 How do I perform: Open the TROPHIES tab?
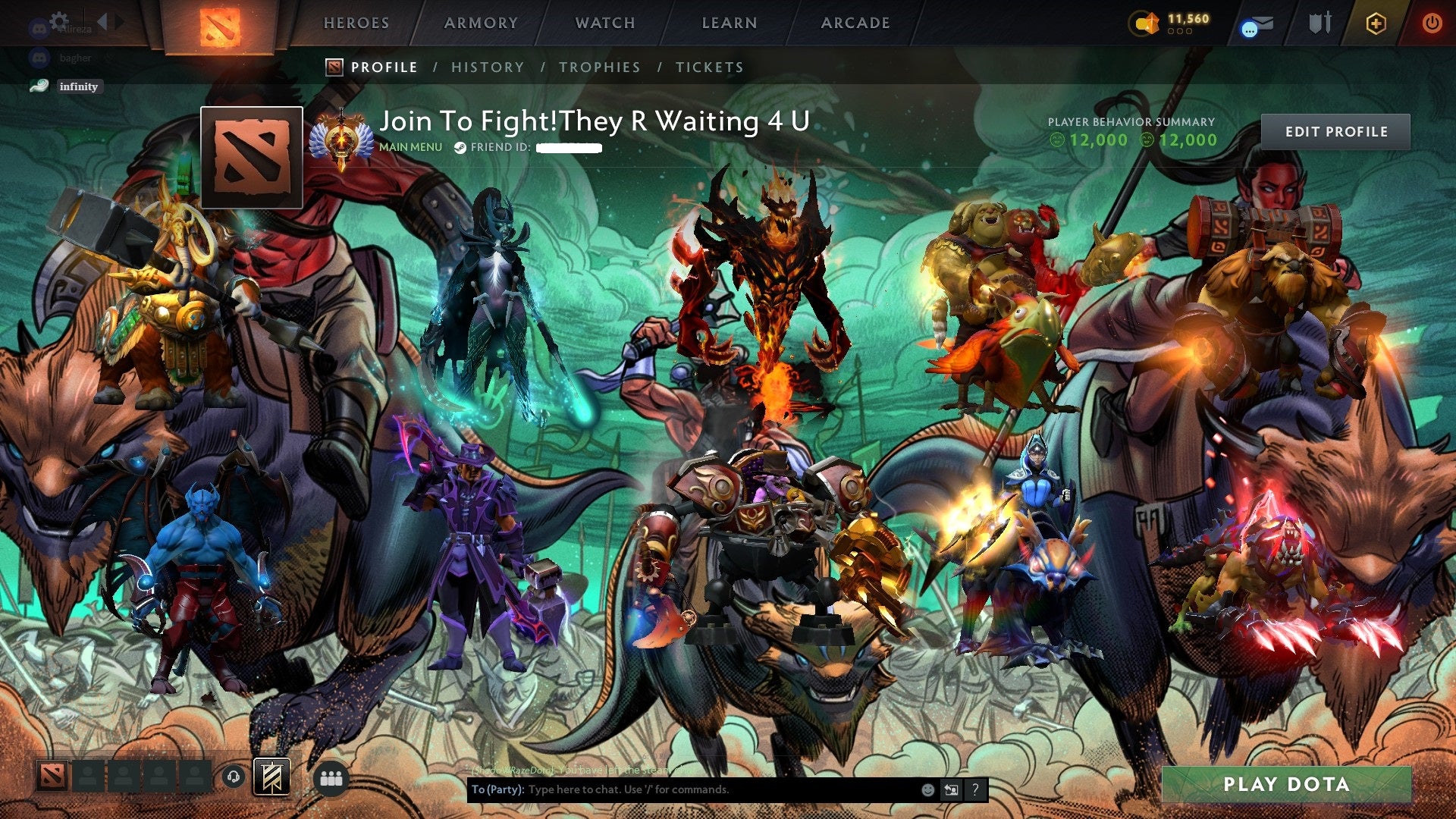(599, 67)
